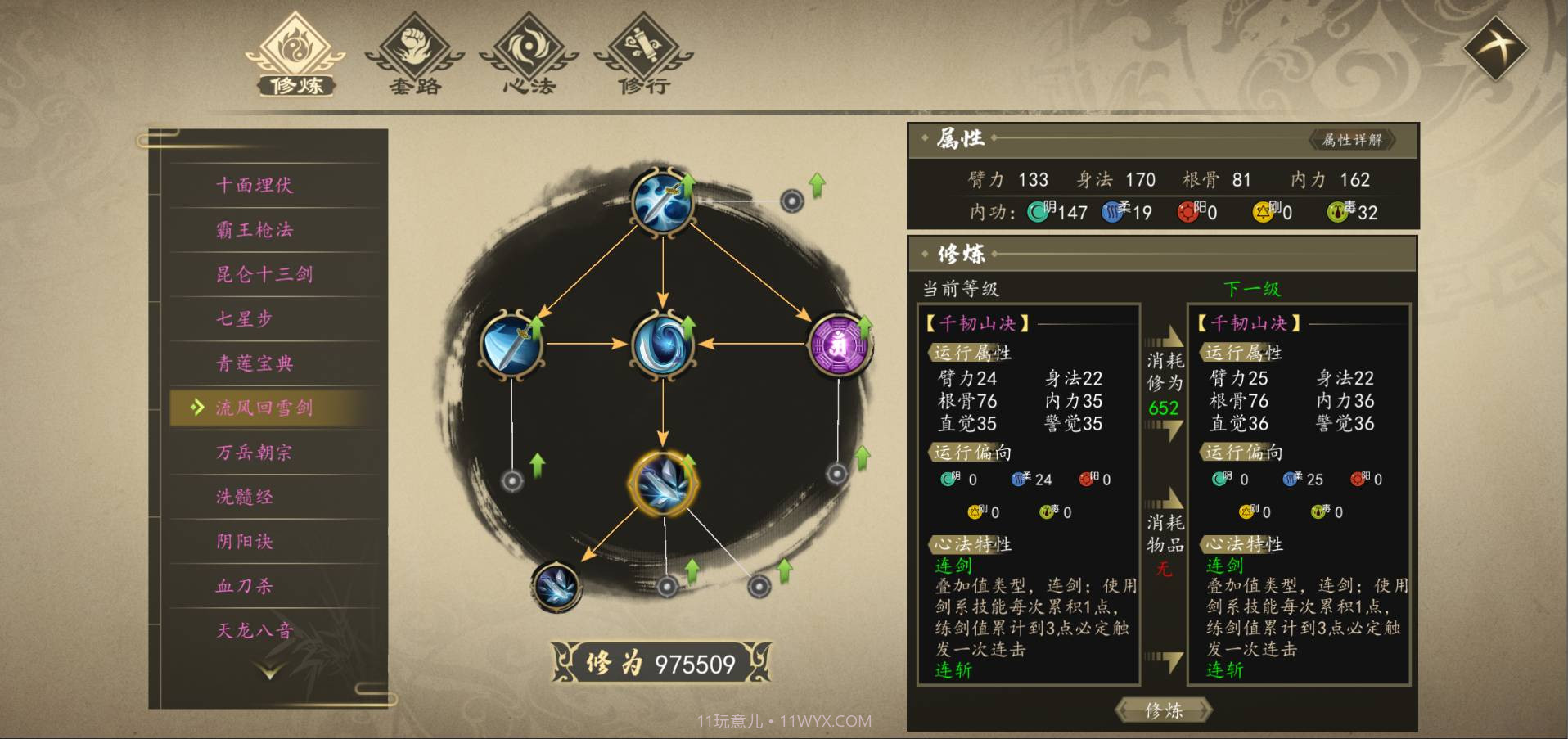
Task: Show more skills with the down arrow
Action: pos(269,672)
